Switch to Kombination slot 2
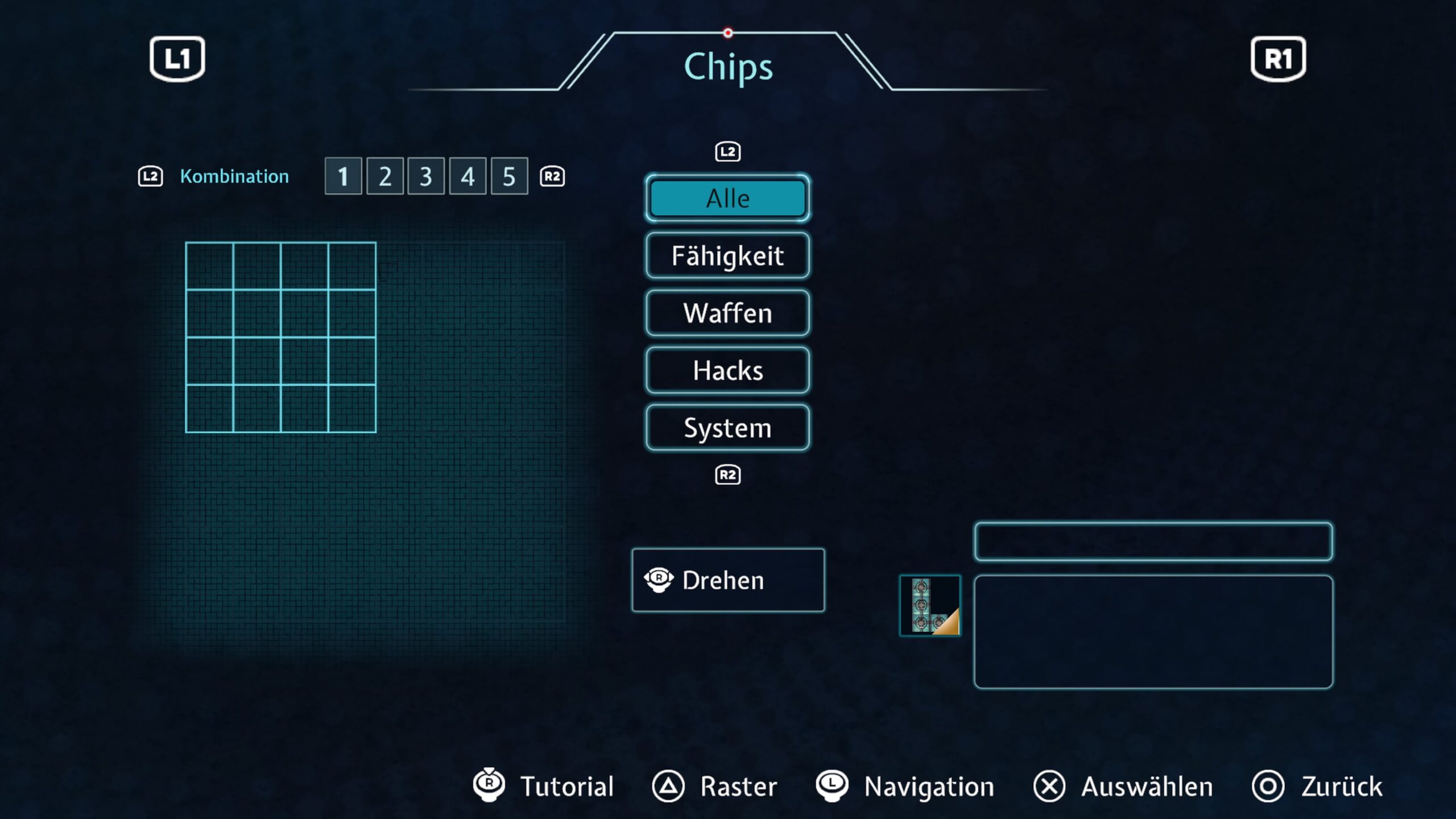The width and height of the screenshot is (1456, 819). click(x=385, y=176)
